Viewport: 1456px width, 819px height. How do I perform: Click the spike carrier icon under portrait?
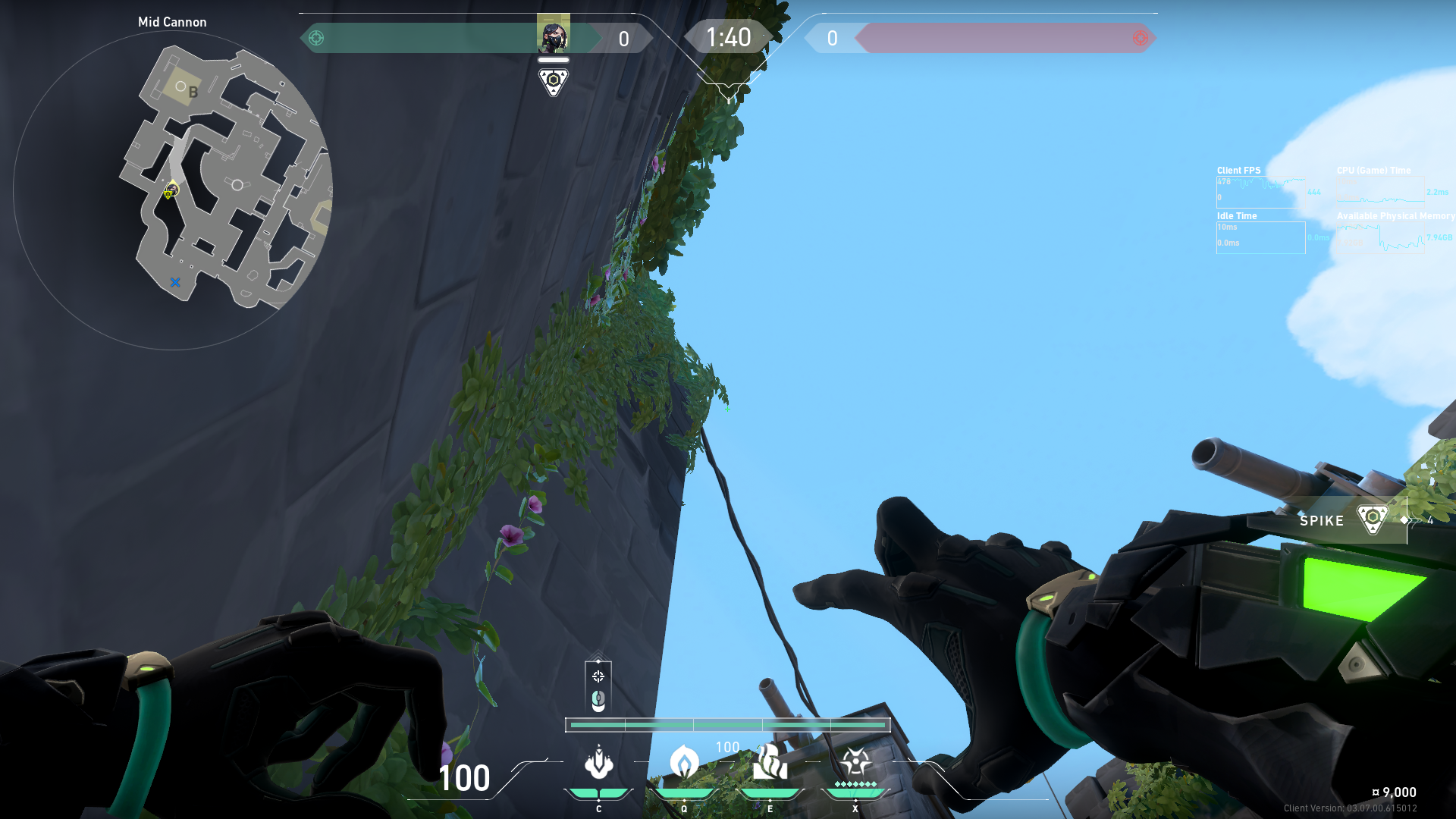pos(553,81)
